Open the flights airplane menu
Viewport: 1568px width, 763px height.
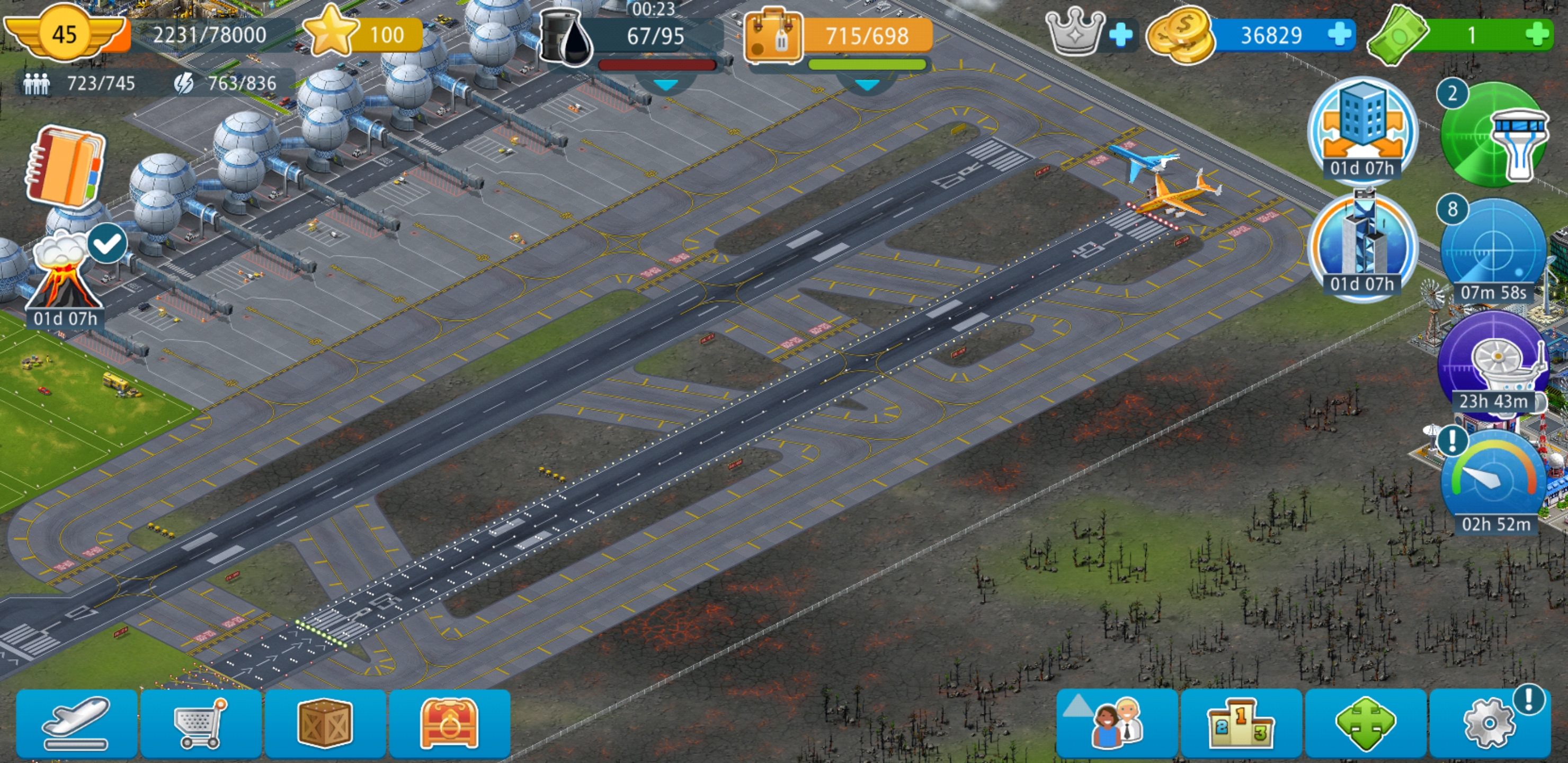tap(77, 723)
